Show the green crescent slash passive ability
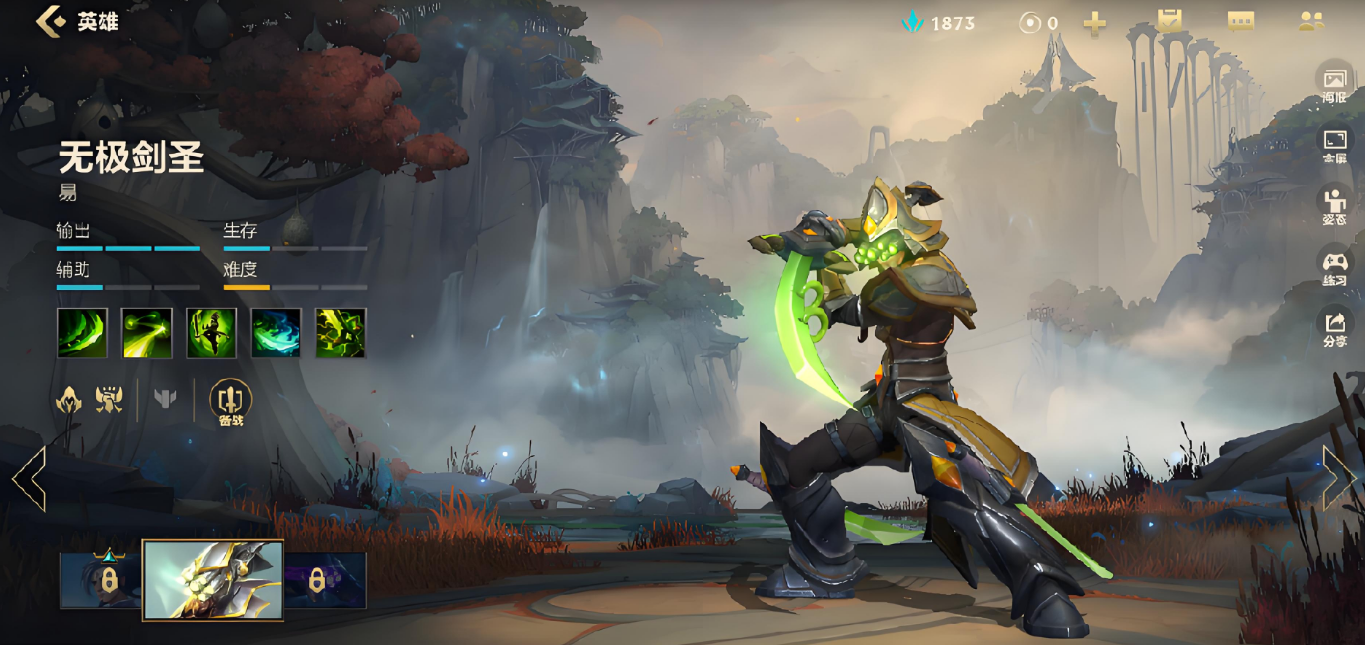 point(82,332)
